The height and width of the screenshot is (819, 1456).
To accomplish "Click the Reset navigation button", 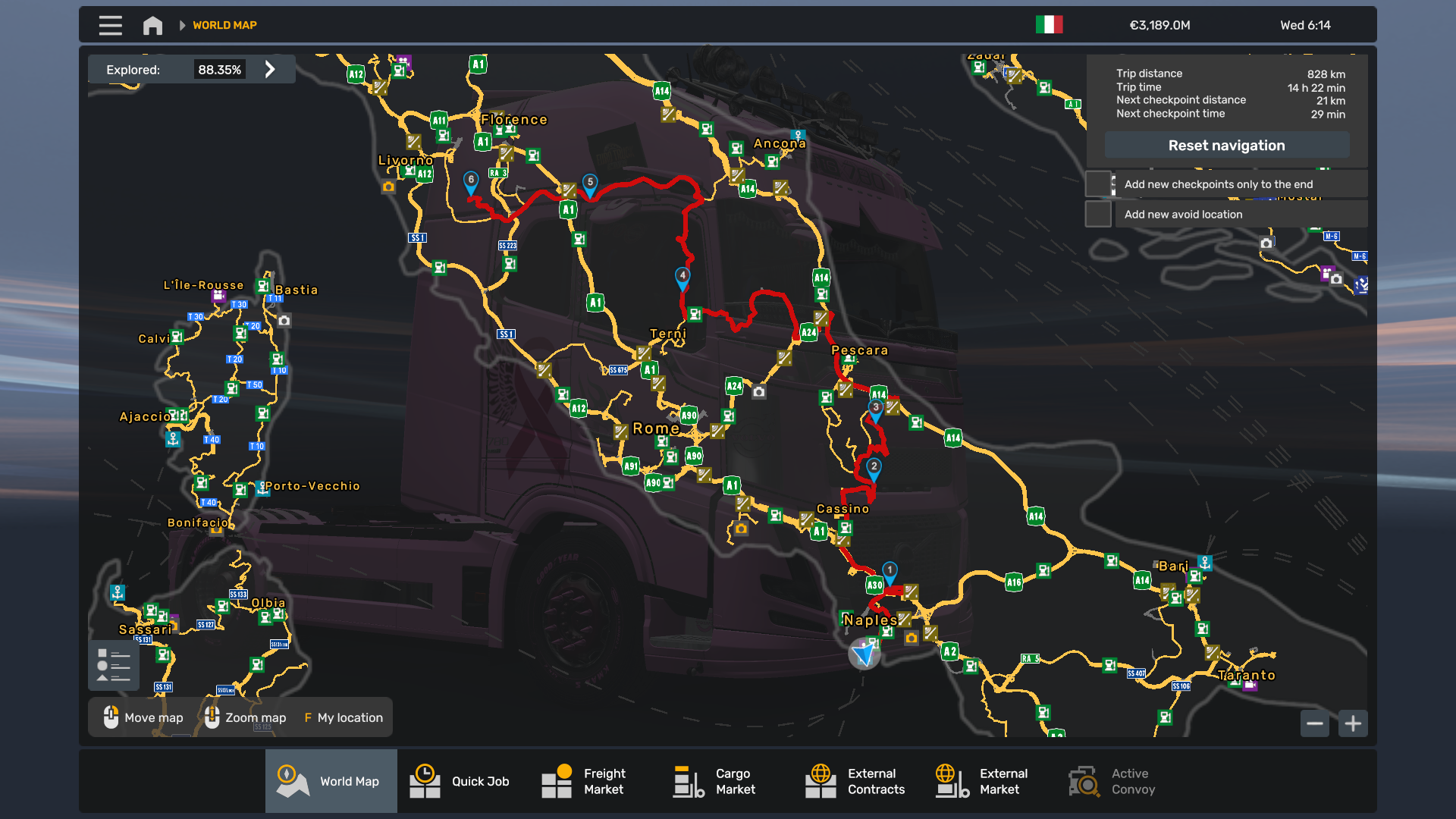I will coord(1226,146).
